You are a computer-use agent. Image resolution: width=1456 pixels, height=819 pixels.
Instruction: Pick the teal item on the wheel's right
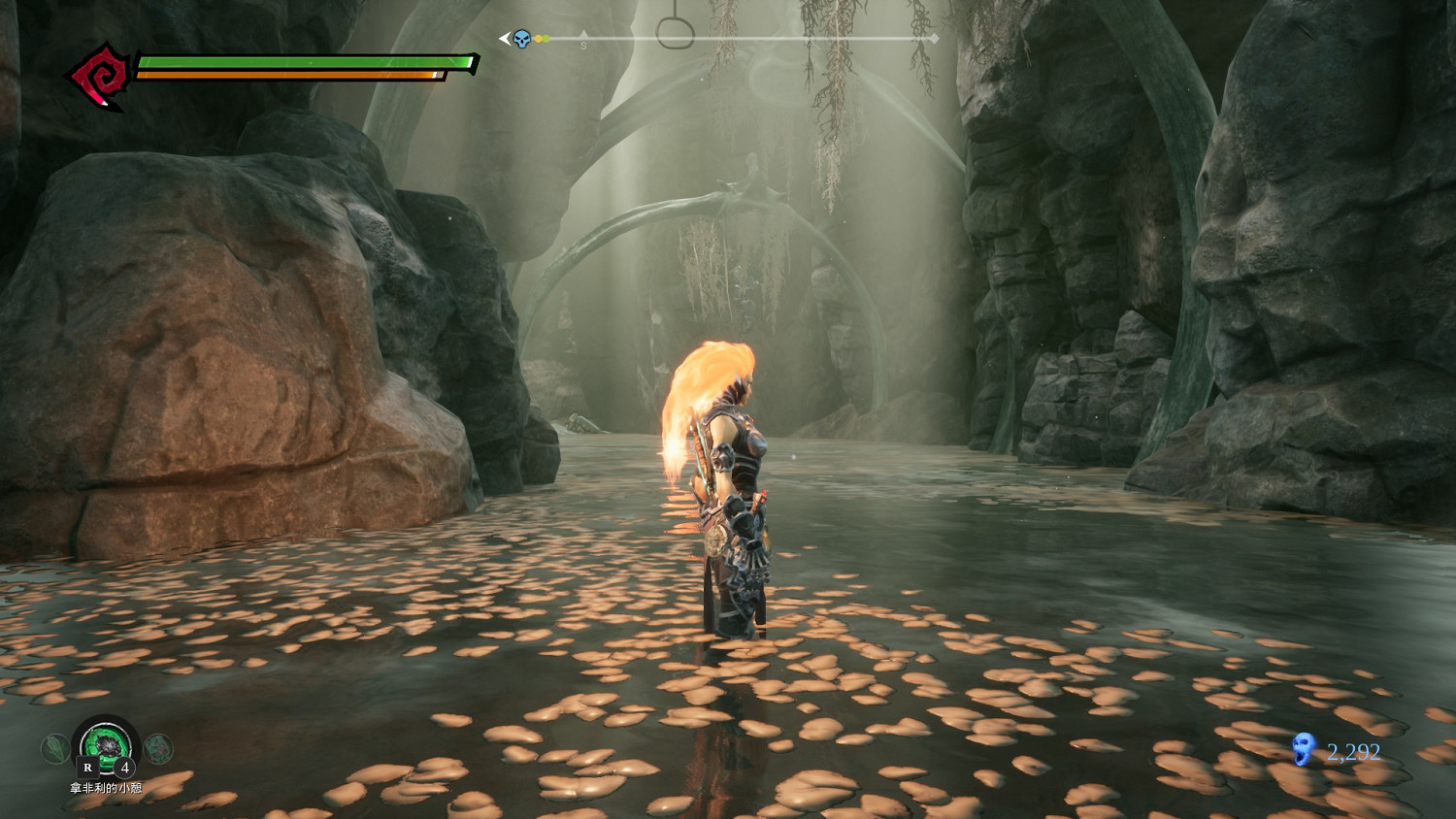(x=158, y=748)
